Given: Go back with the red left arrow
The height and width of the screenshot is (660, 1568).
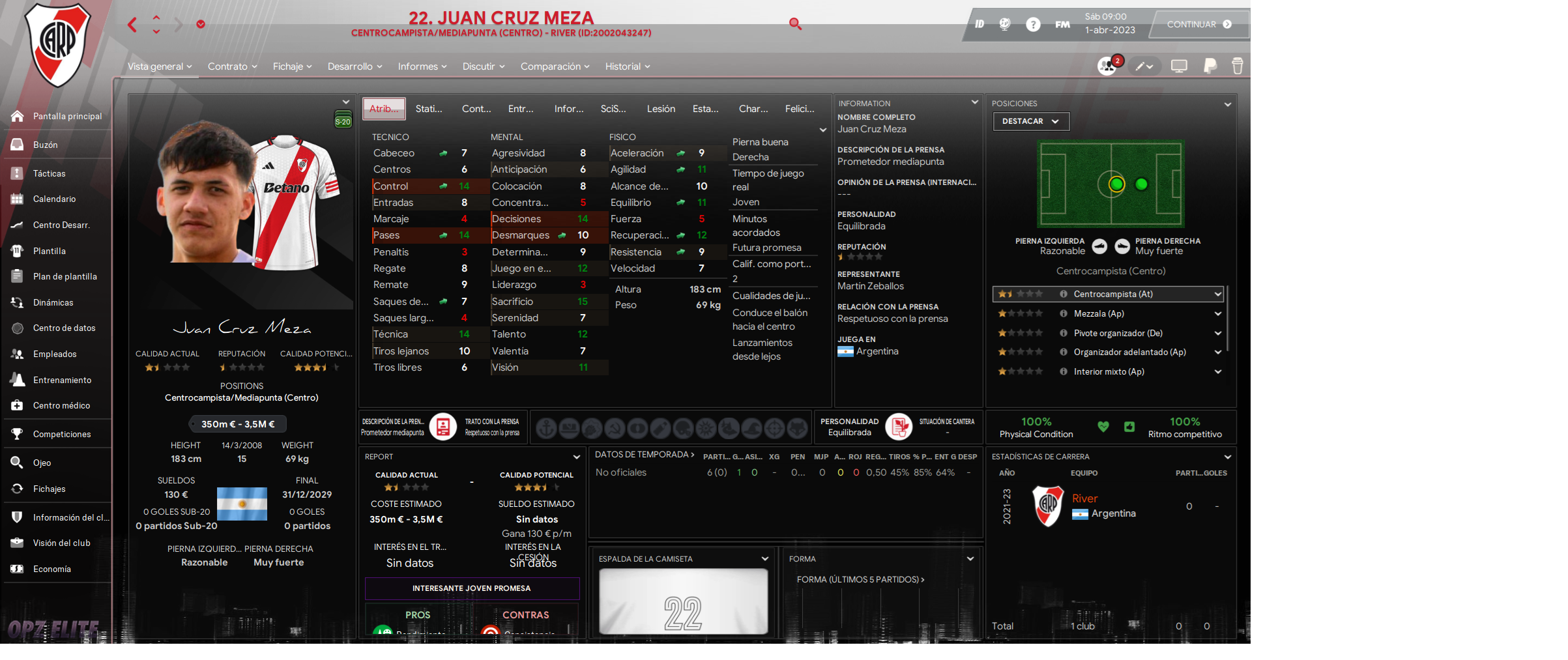Looking at the screenshot, I should (x=132, y=25).
